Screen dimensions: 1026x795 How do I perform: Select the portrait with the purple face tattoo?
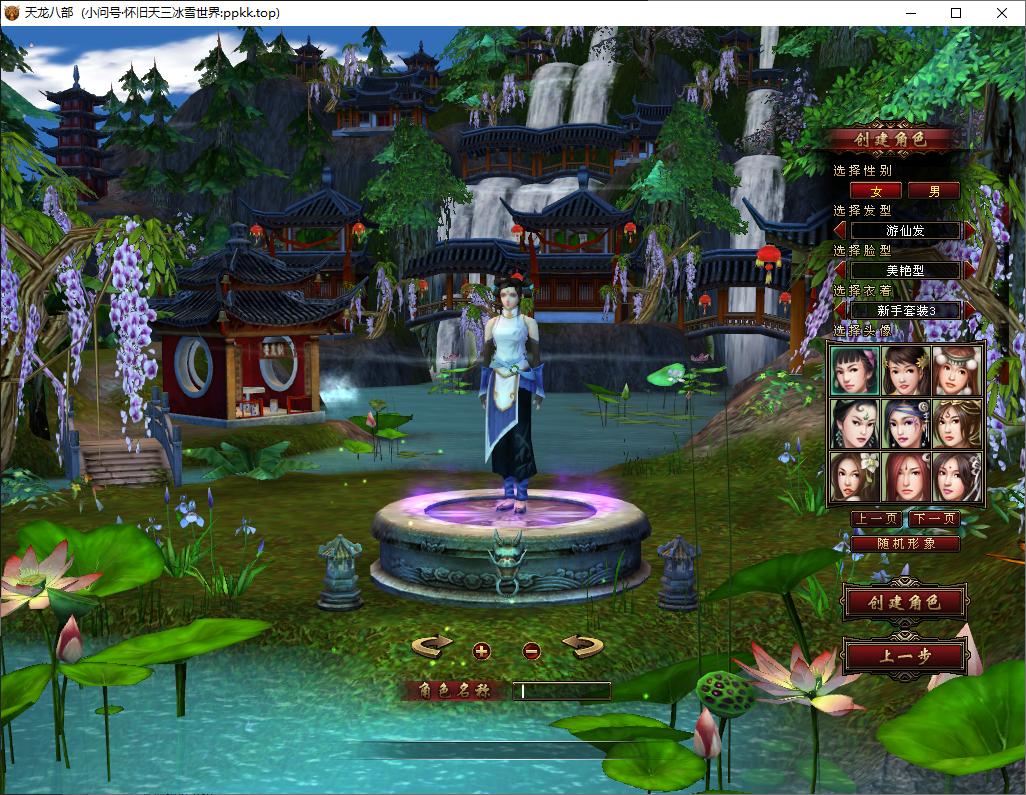[907, 425]
